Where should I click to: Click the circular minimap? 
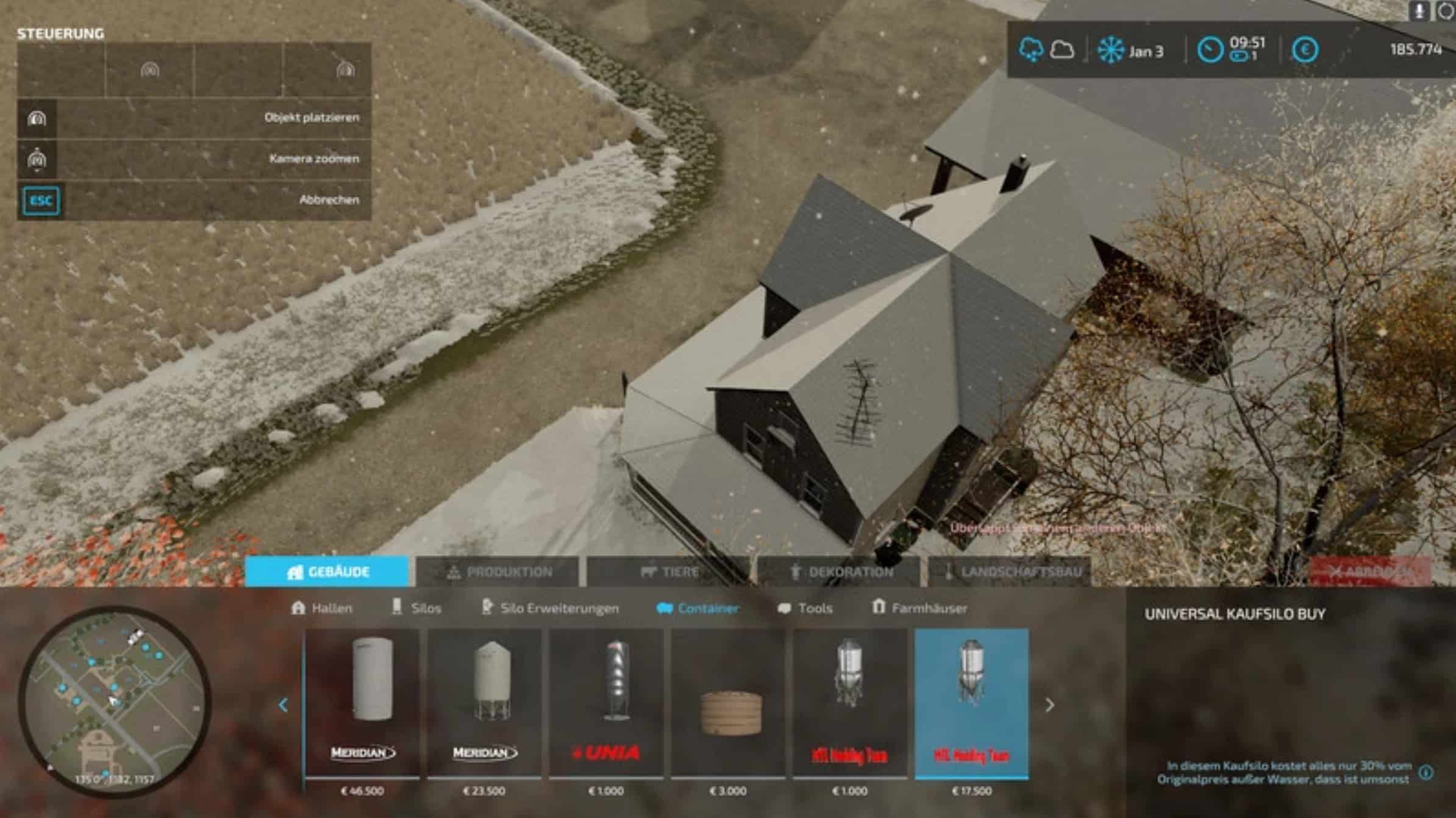pos(115,701)
